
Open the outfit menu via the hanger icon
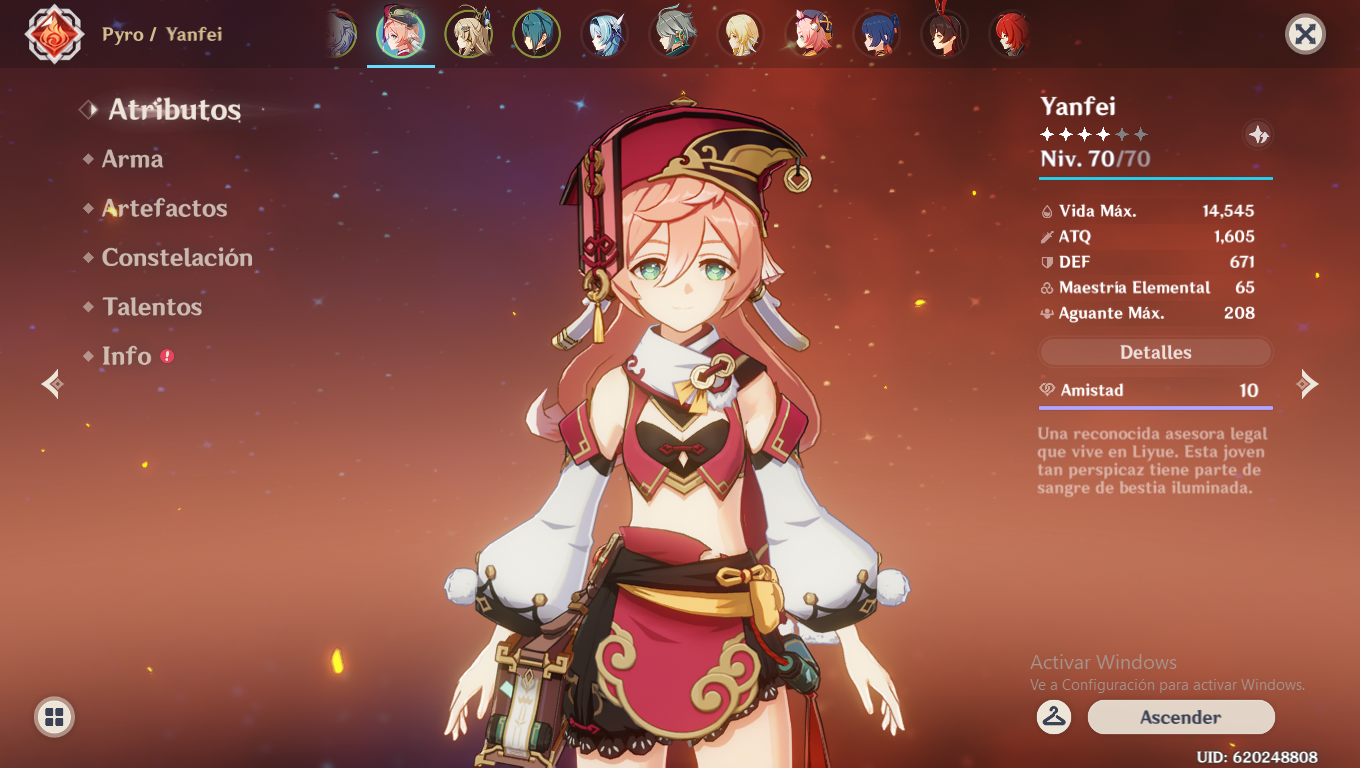[x=1052, y=717]
